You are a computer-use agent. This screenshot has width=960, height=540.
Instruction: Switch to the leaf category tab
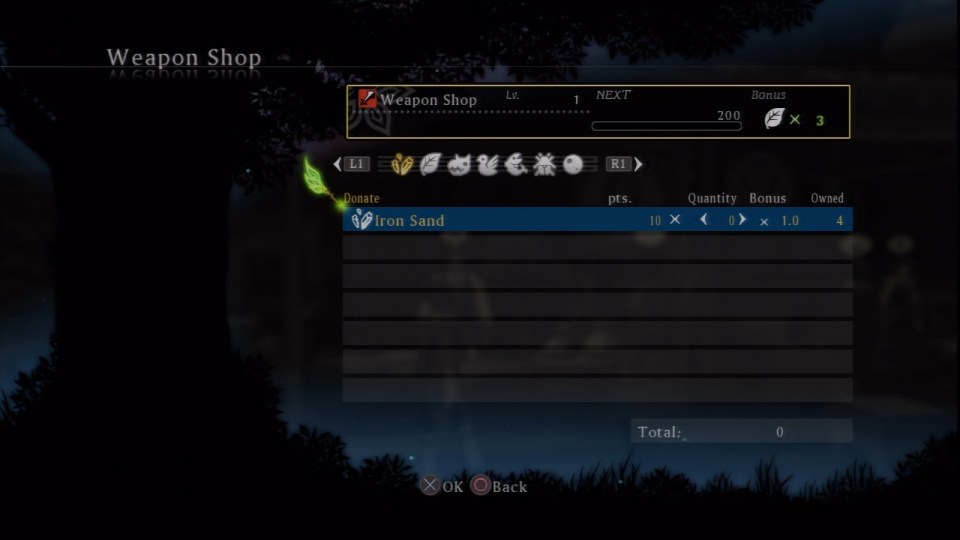[x=431, y=164]
